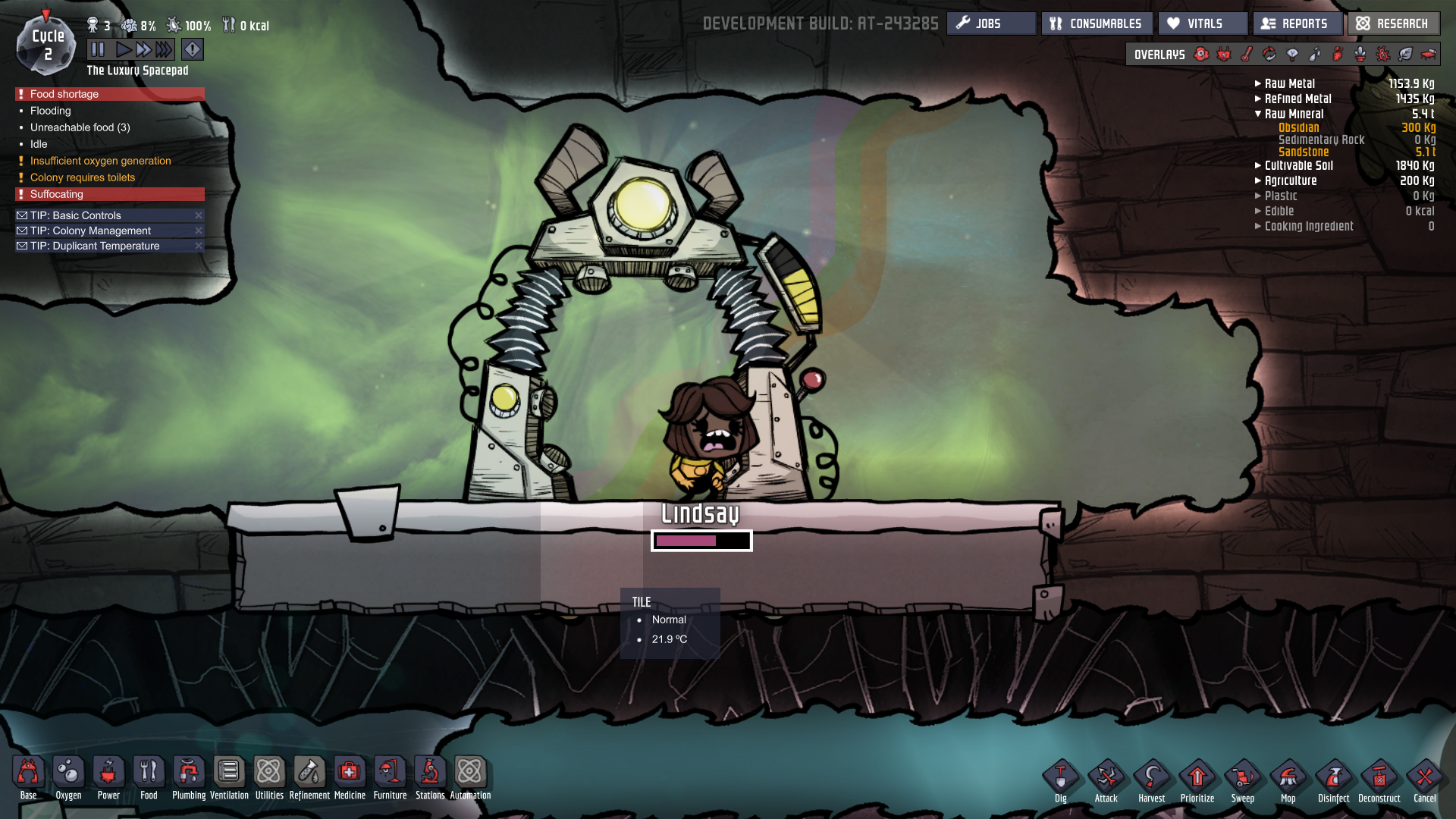
Task: Open the Oxygen build category
Action: click(x=68, y=778)
